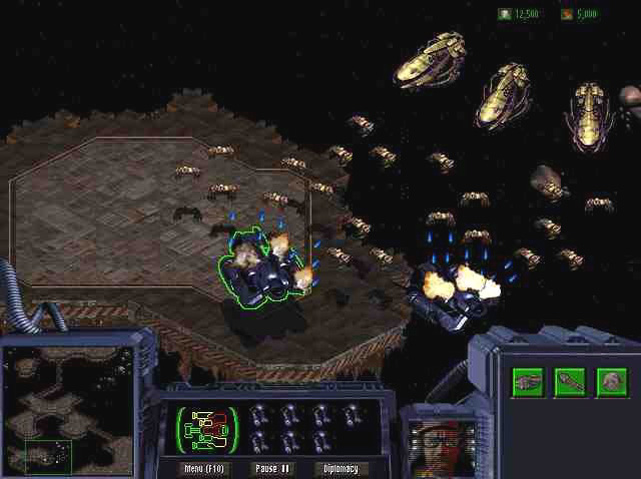Viewport: 641px width, 479px height.
Task: Open the Diplomacy panel
Action: coord(341,468)
